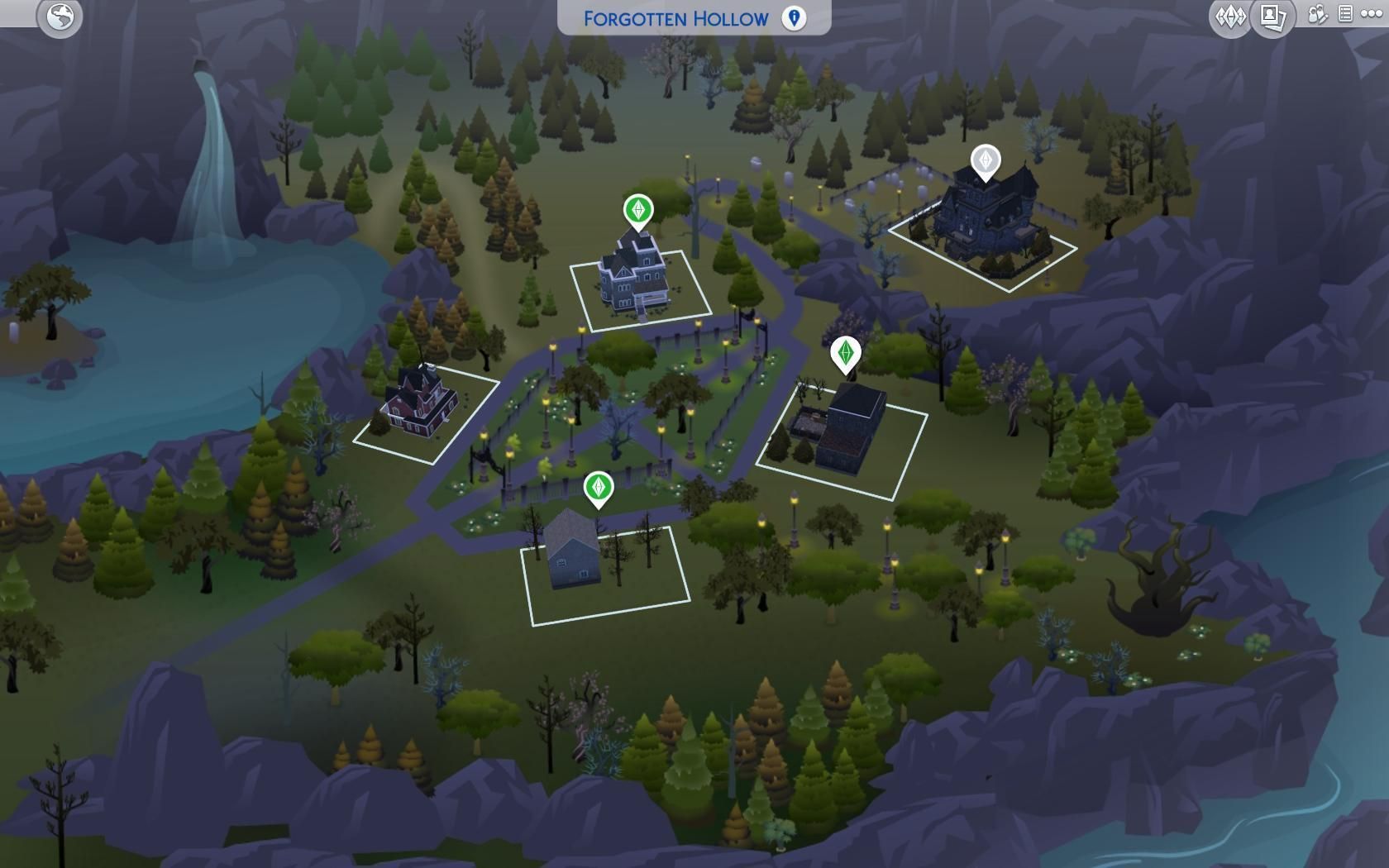Select the green plumbob pin over the gray-blue manor
The image size is (1389, 868).
point(637,210)
